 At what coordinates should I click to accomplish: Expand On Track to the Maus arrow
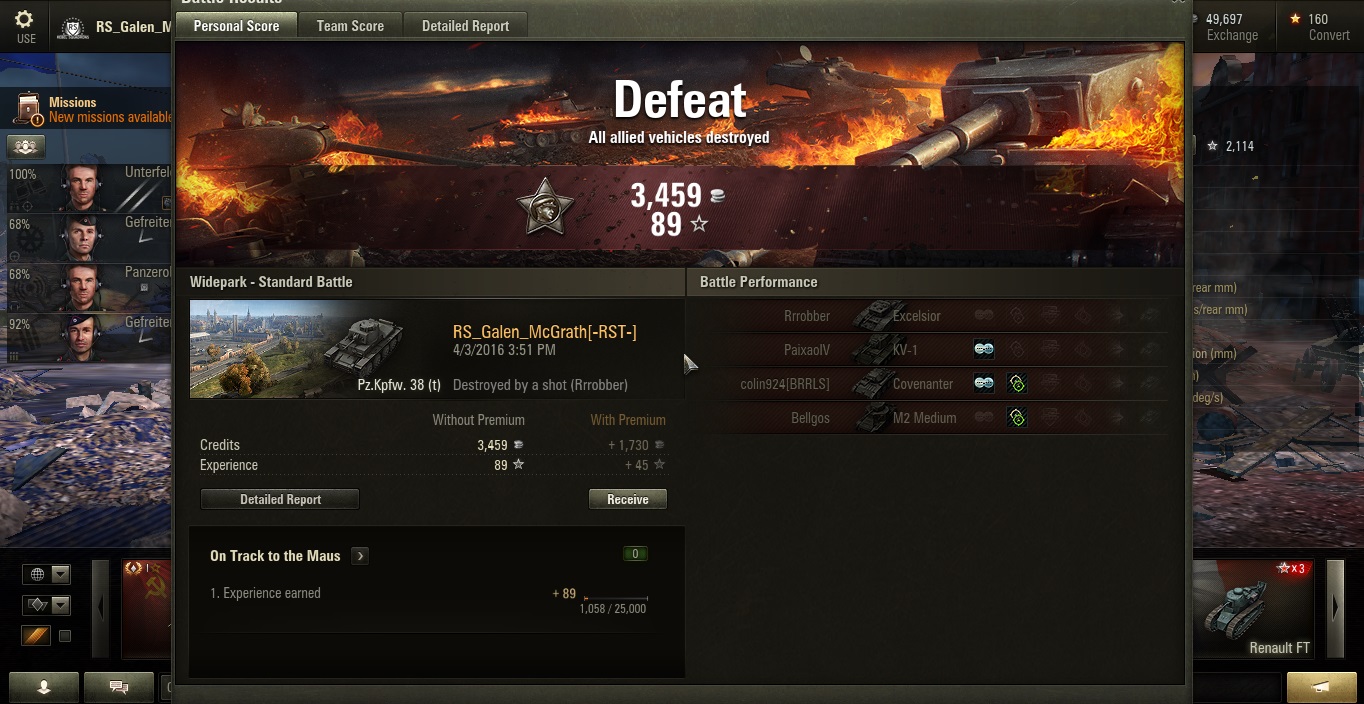(x=360, y=556)
